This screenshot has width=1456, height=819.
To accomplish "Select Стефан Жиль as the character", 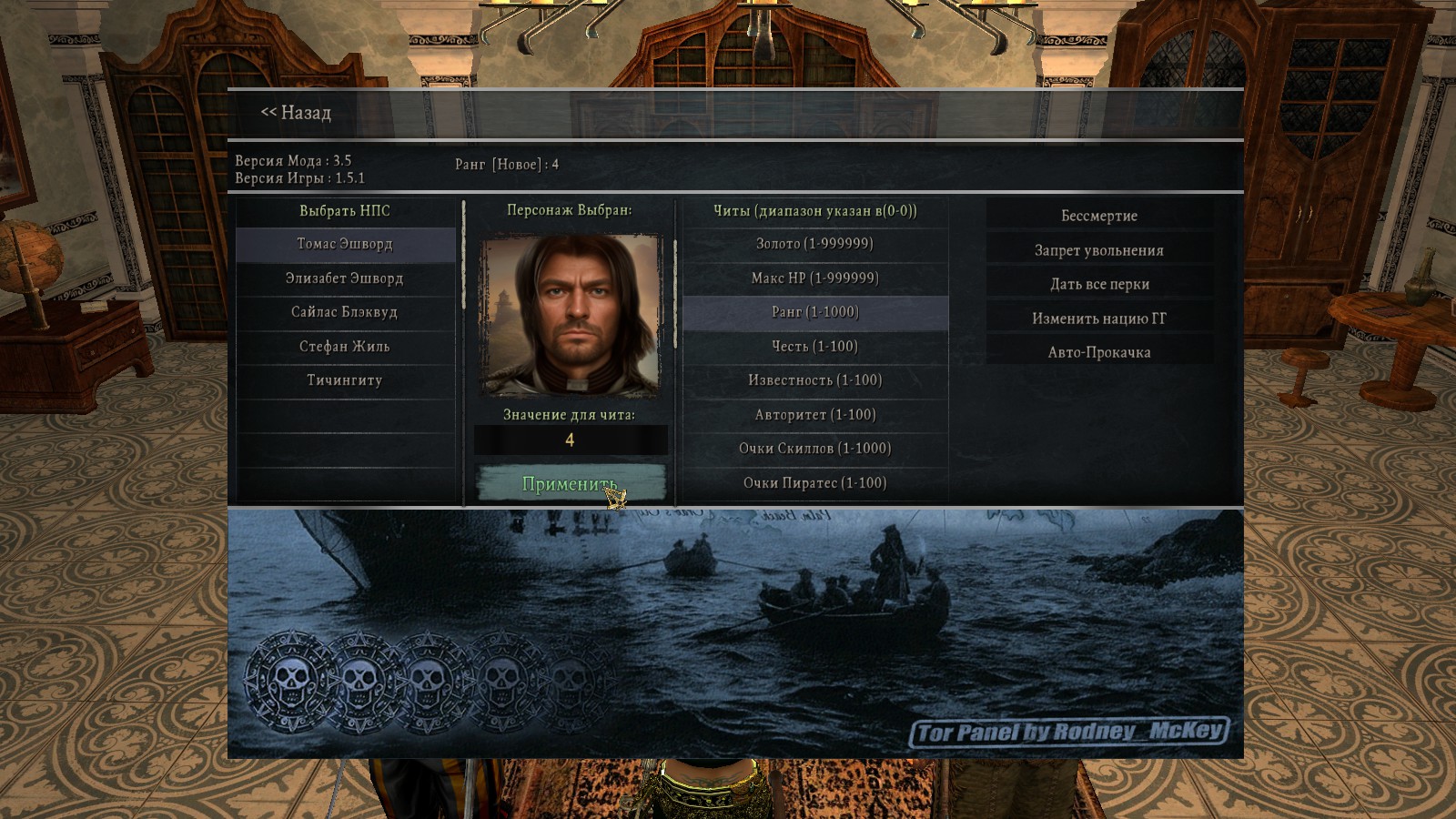I will [x=345, y=347].
